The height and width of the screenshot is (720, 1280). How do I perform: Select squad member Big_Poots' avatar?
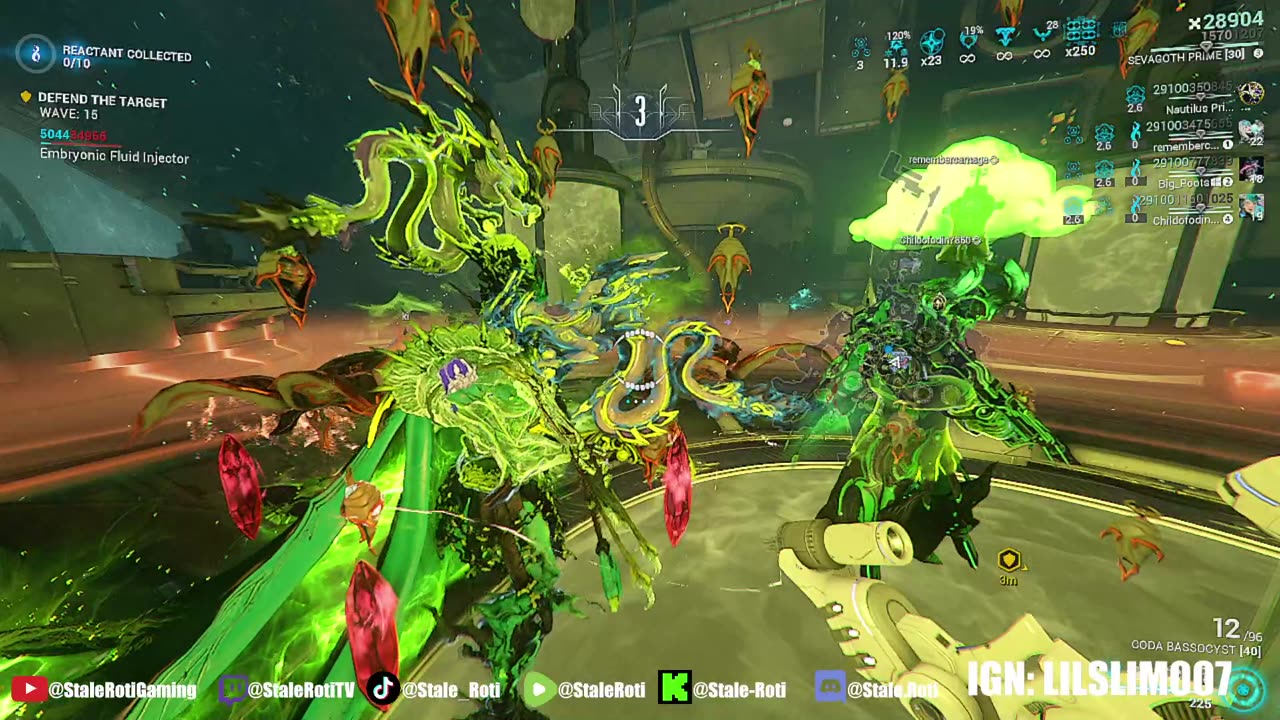(x=1250, y=170)
